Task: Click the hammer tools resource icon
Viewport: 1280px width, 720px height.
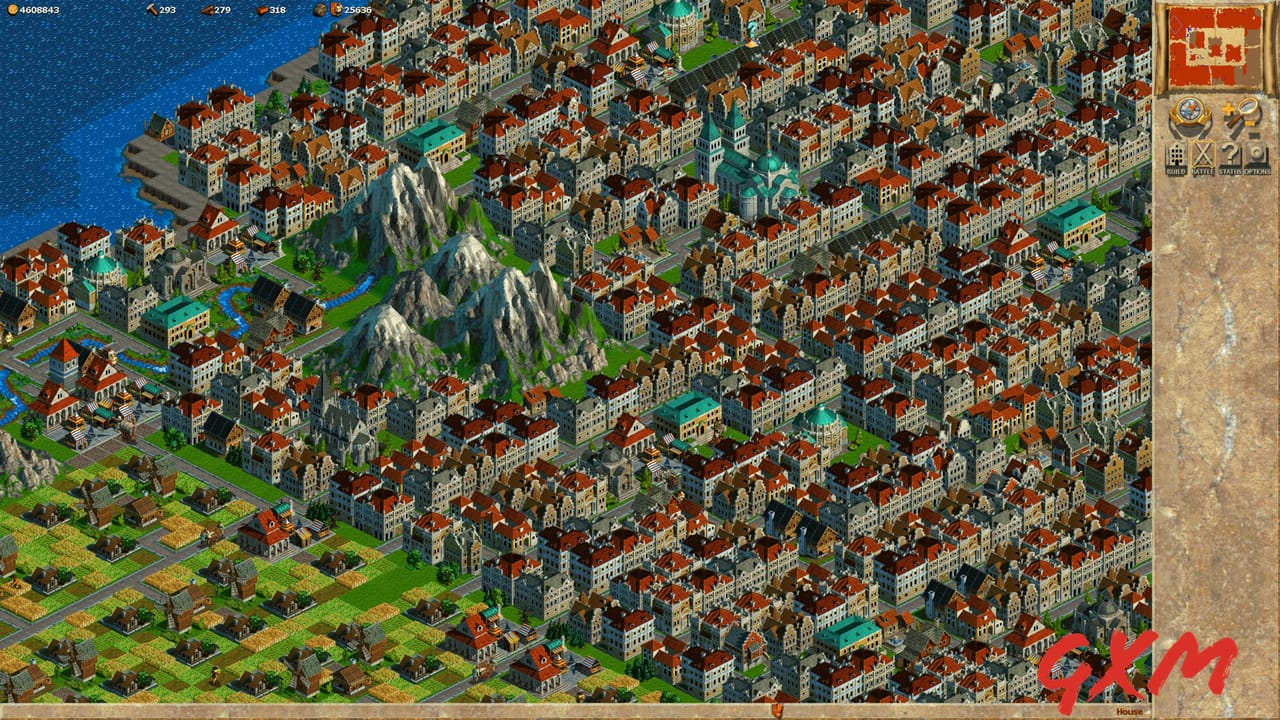Action: coord(153,10)
